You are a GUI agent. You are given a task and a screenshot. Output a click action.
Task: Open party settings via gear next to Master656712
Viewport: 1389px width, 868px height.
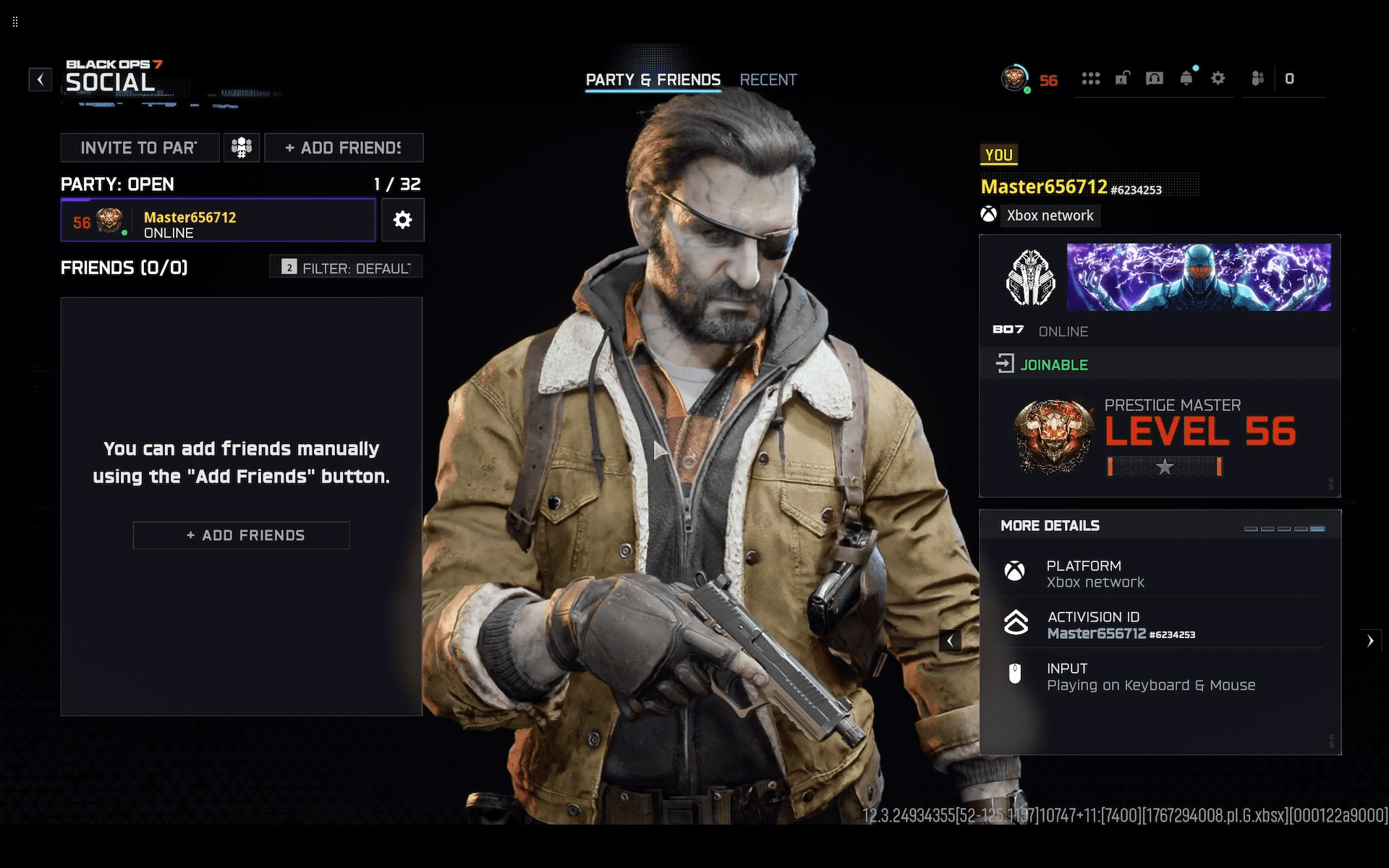click(x=402, y=220)
